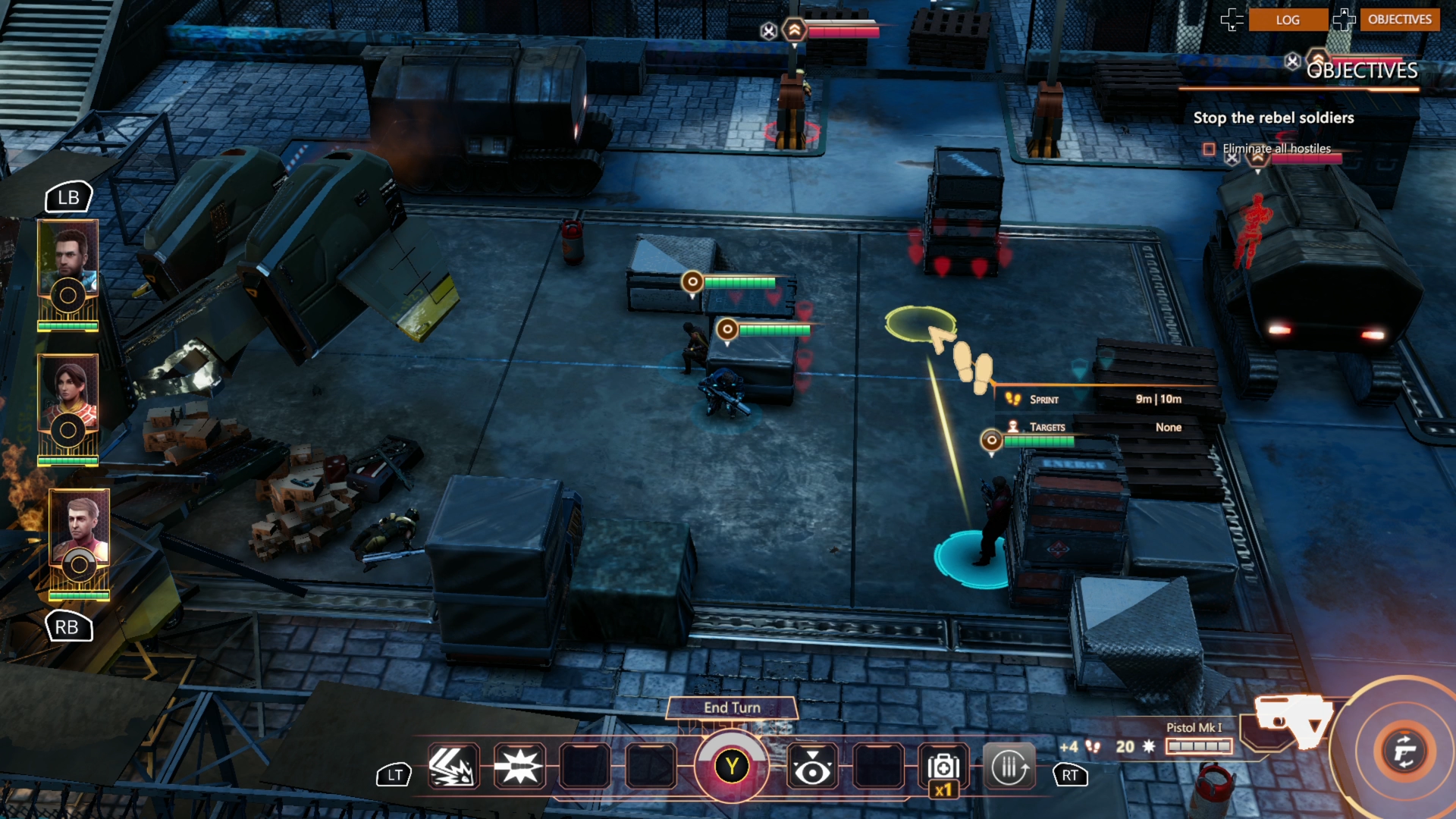The image size is (1456, 819).
Task: Click the Eliminate all hostiles objective checkbox
Action: tap(1209, 149)
